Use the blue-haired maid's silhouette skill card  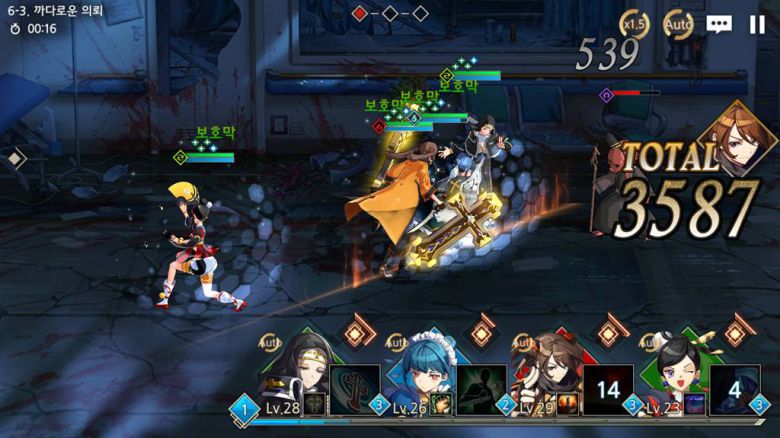pos(481,389)
